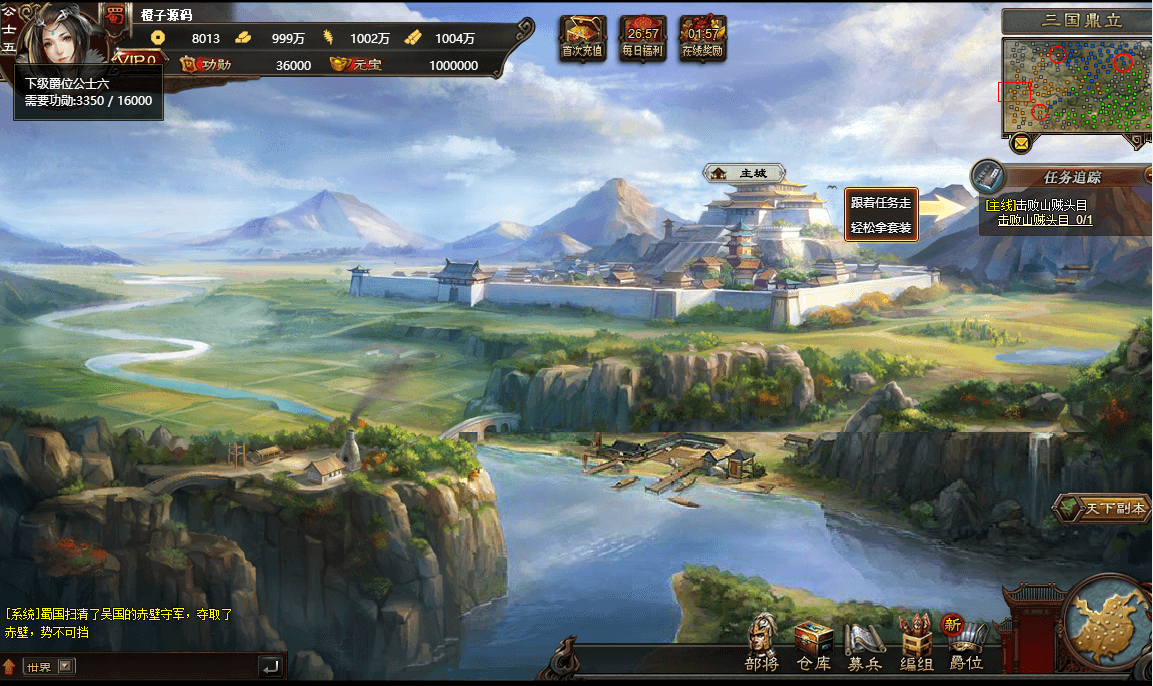The height and width of the screenshot is (686, 1153).
Task: Open the 爵位 nobility rank menu
Action: tap(967, 644)
